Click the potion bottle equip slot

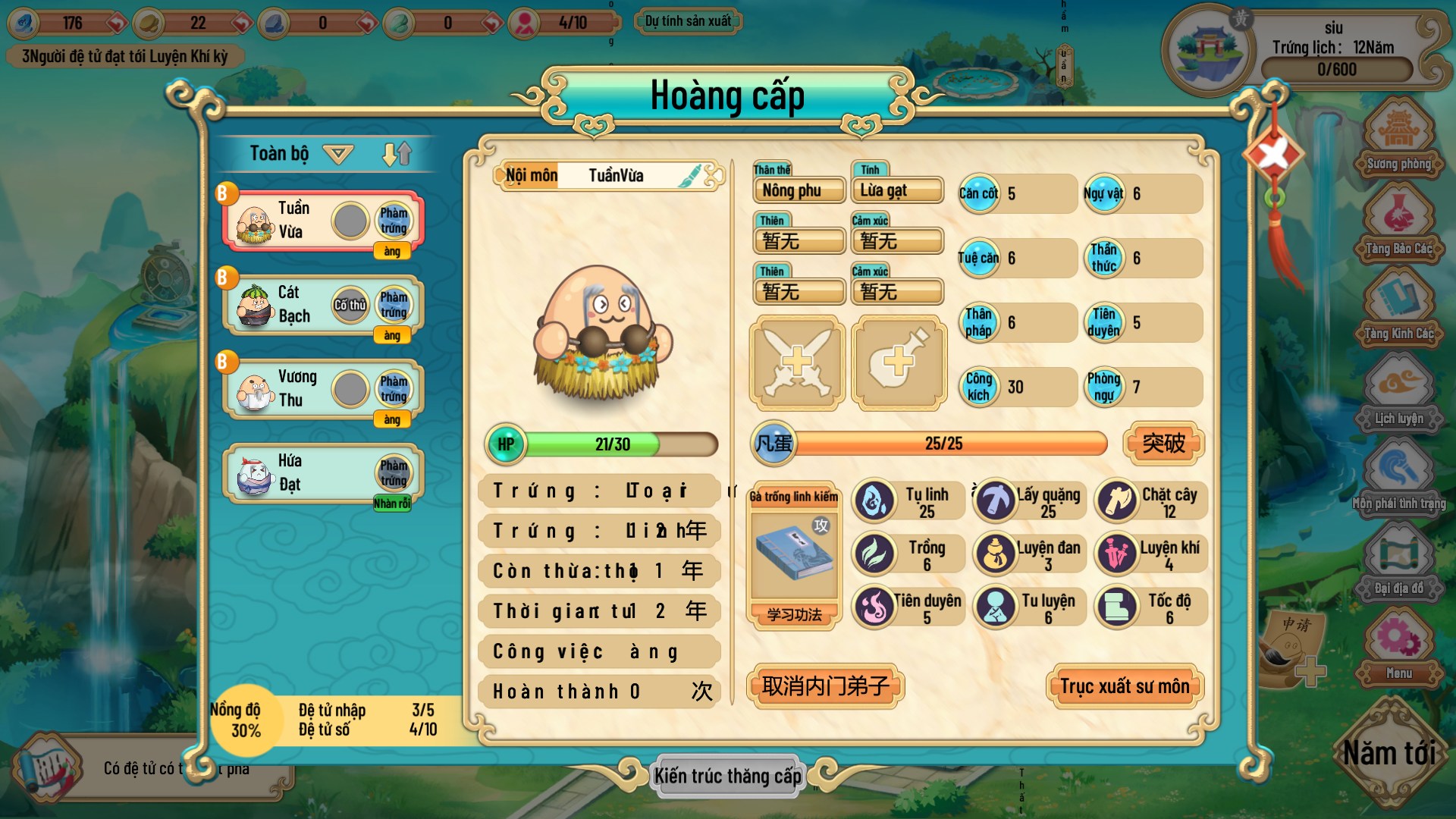click(x=898, y=362)
